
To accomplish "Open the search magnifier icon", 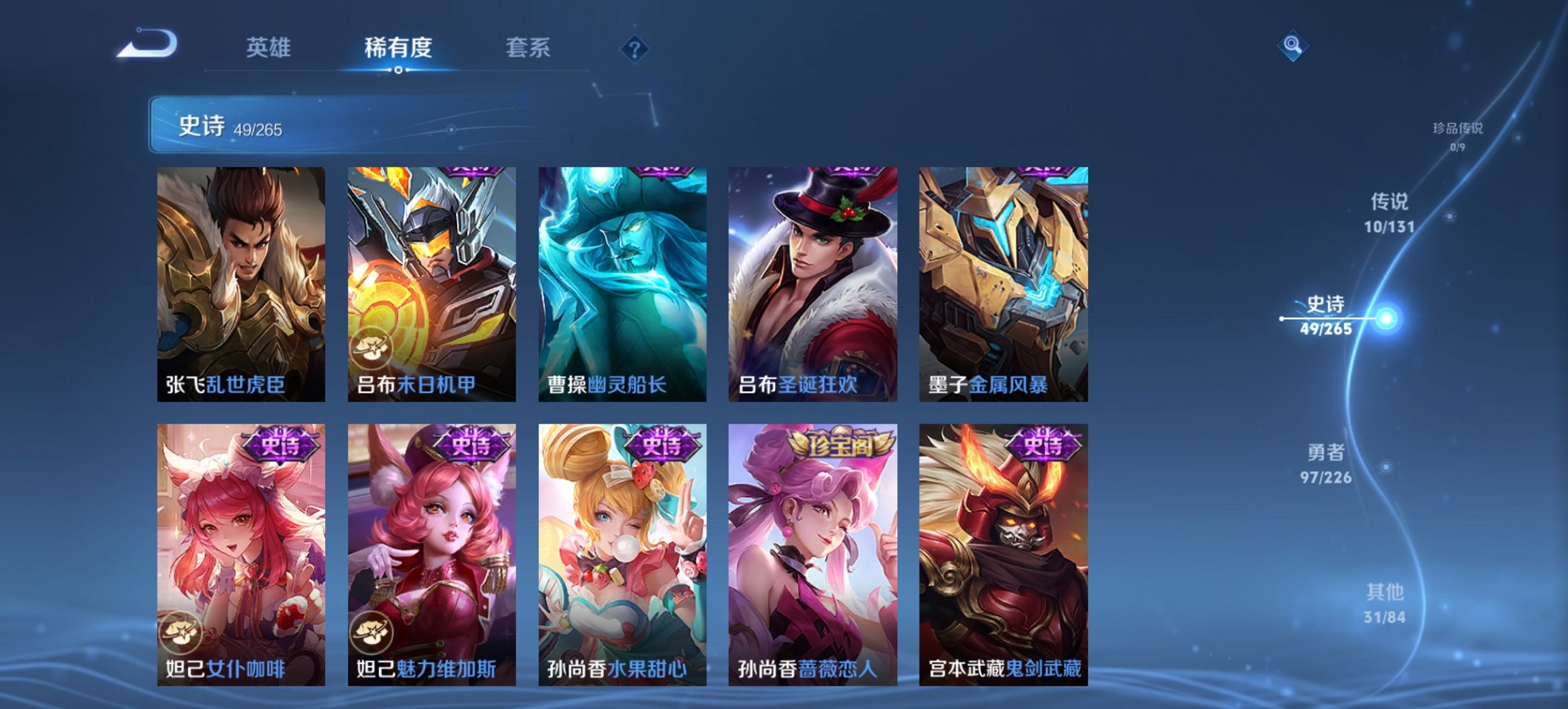I will coord(1292,48).
